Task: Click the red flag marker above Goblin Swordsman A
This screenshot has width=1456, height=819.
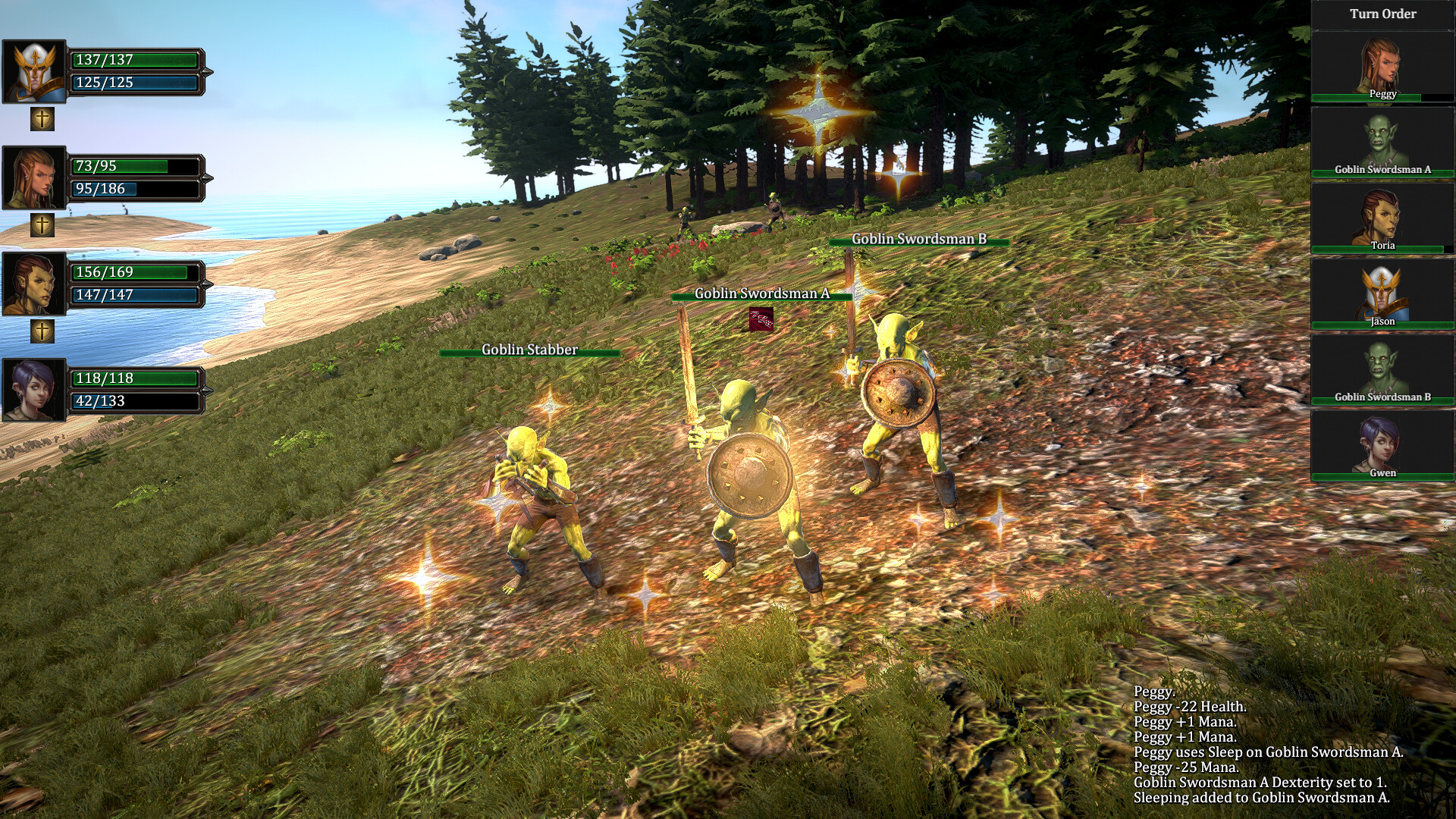Action: [x=761, y=320]
